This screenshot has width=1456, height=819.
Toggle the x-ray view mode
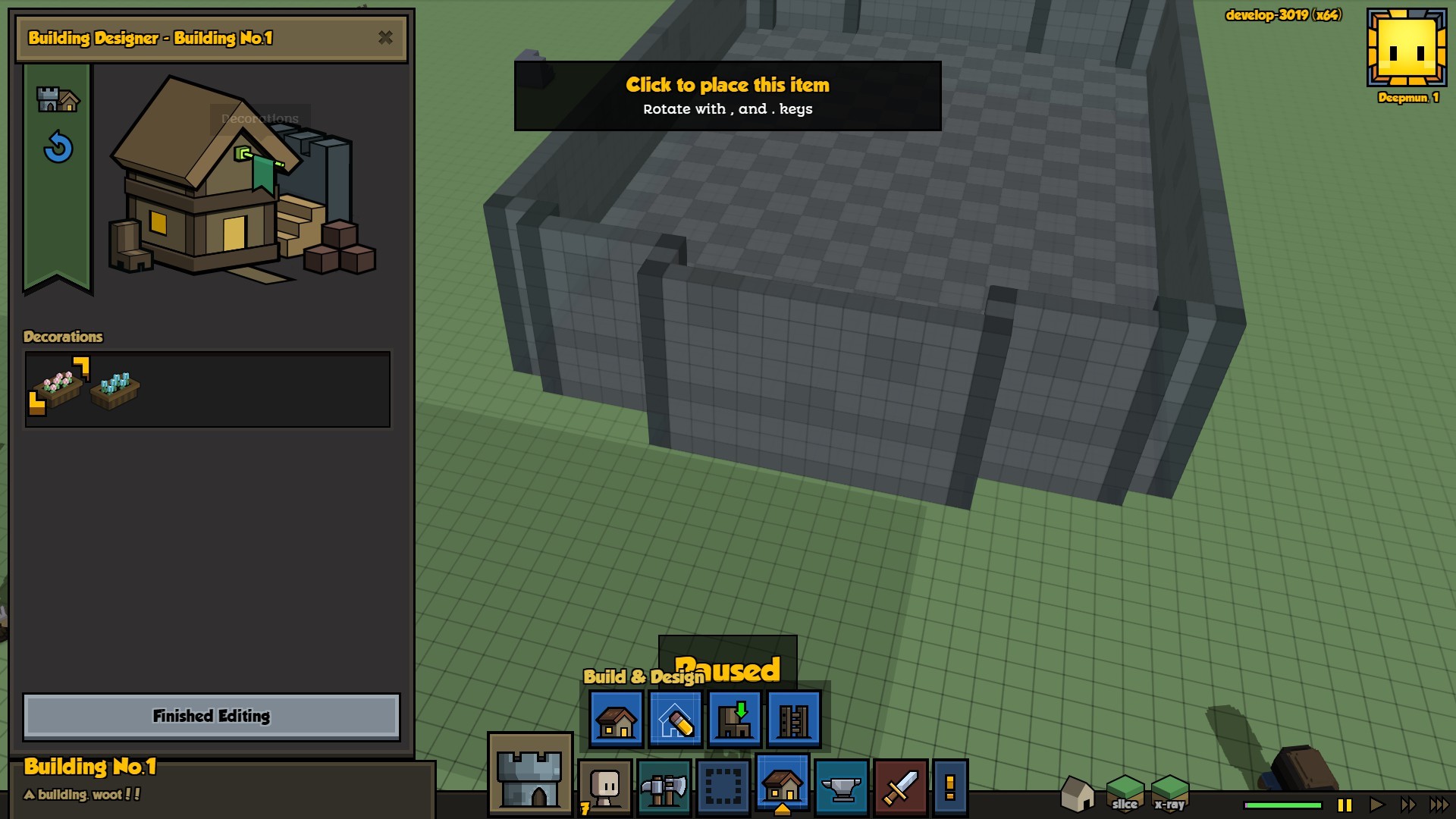click(x=1169, y=793)
